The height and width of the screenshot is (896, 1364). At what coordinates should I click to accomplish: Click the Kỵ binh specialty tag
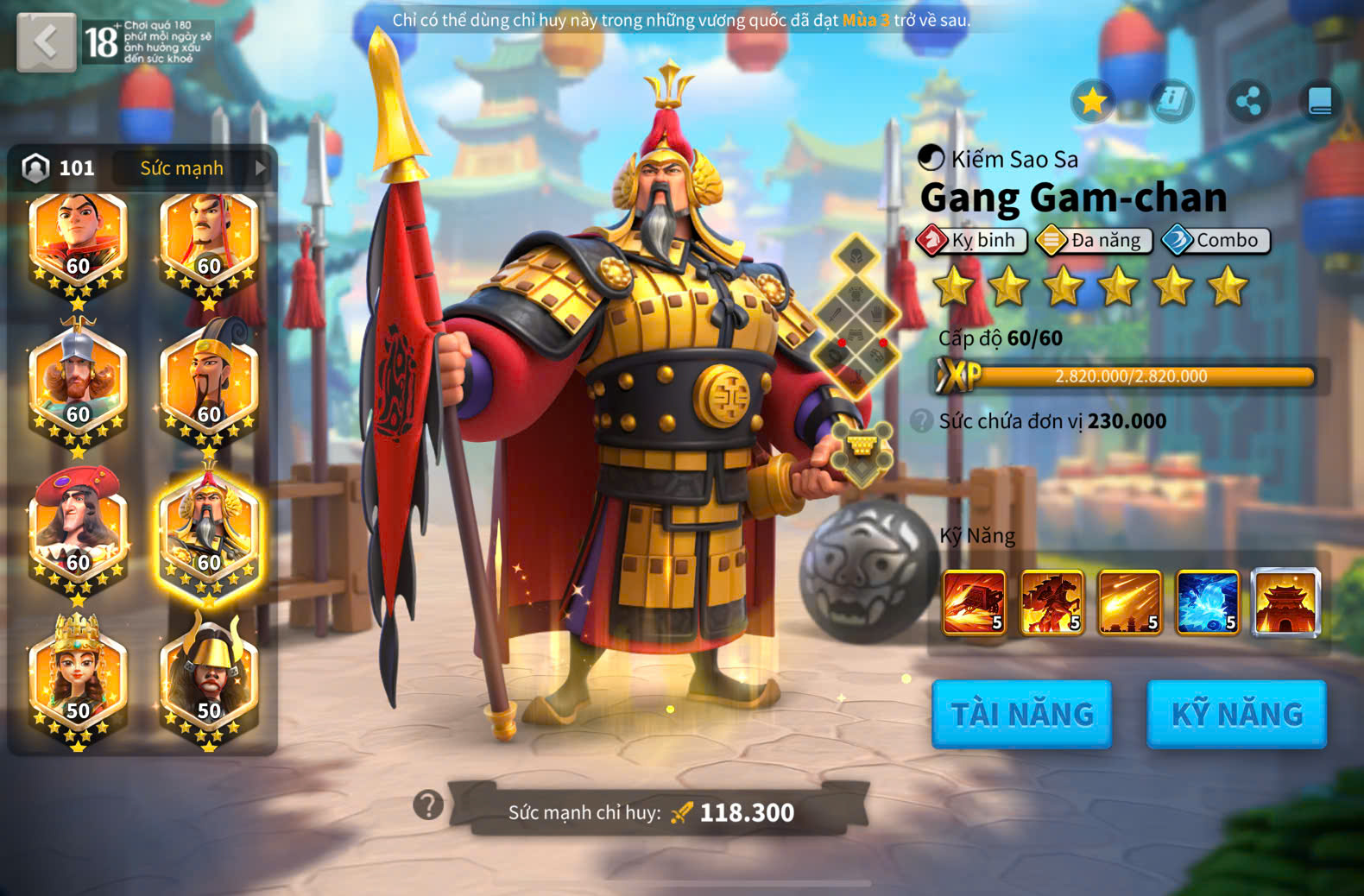click(972, 240)
